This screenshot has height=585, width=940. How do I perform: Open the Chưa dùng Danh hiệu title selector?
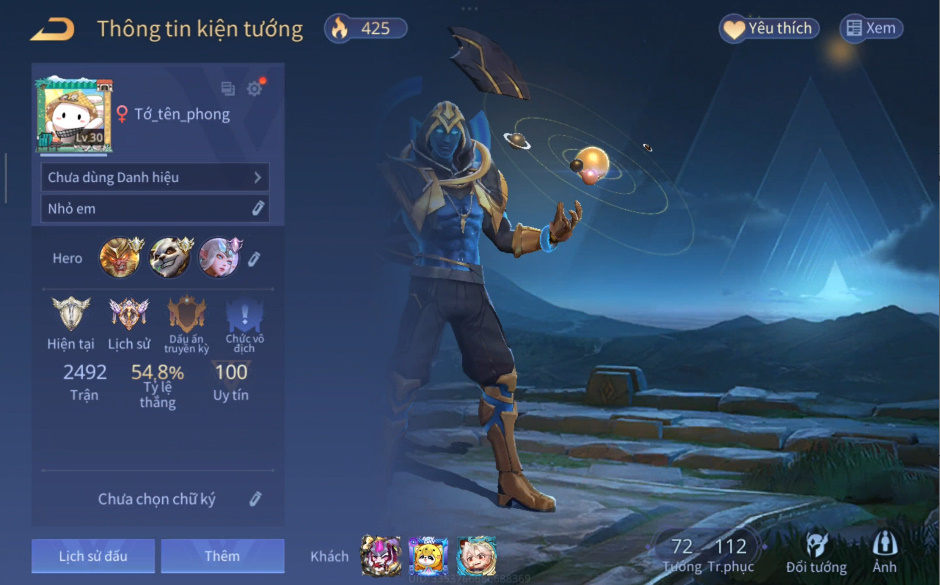click(x=155, y=177)
